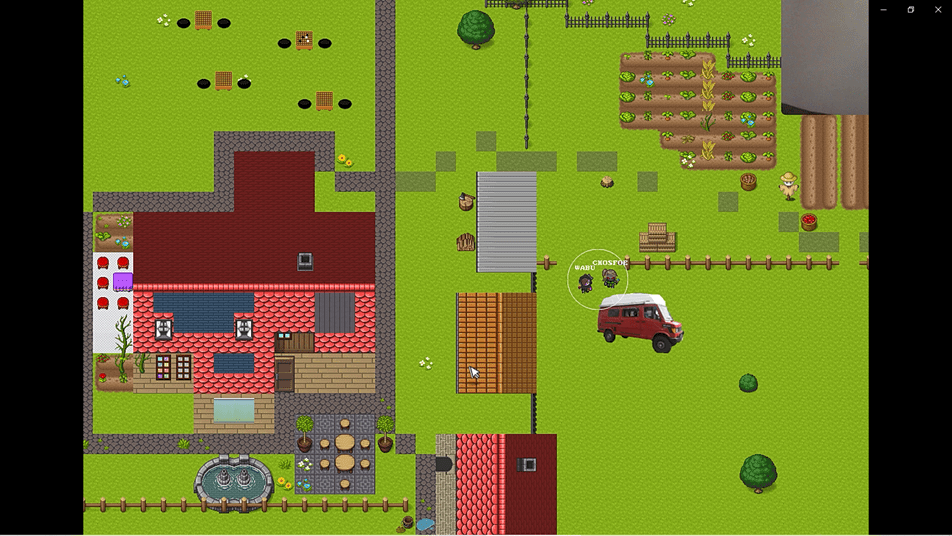
Task: Minimize the game window
Action: point(884,10)
